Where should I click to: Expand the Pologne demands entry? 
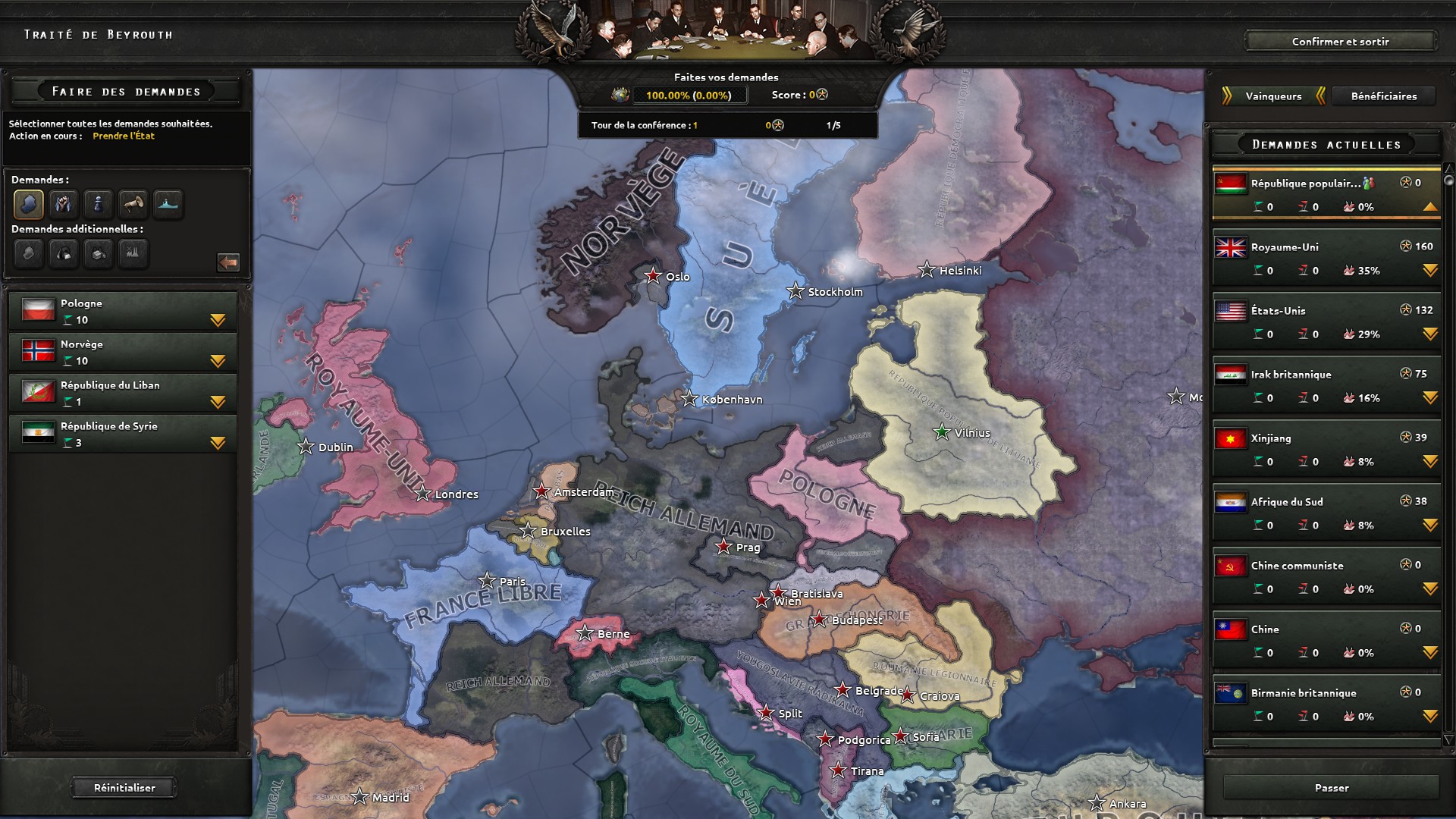(219, 321)
